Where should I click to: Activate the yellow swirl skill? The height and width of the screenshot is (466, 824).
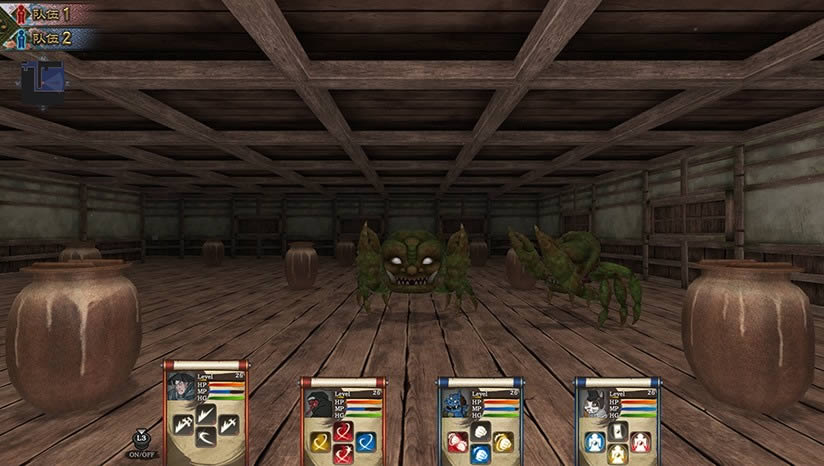pos(320,441)
